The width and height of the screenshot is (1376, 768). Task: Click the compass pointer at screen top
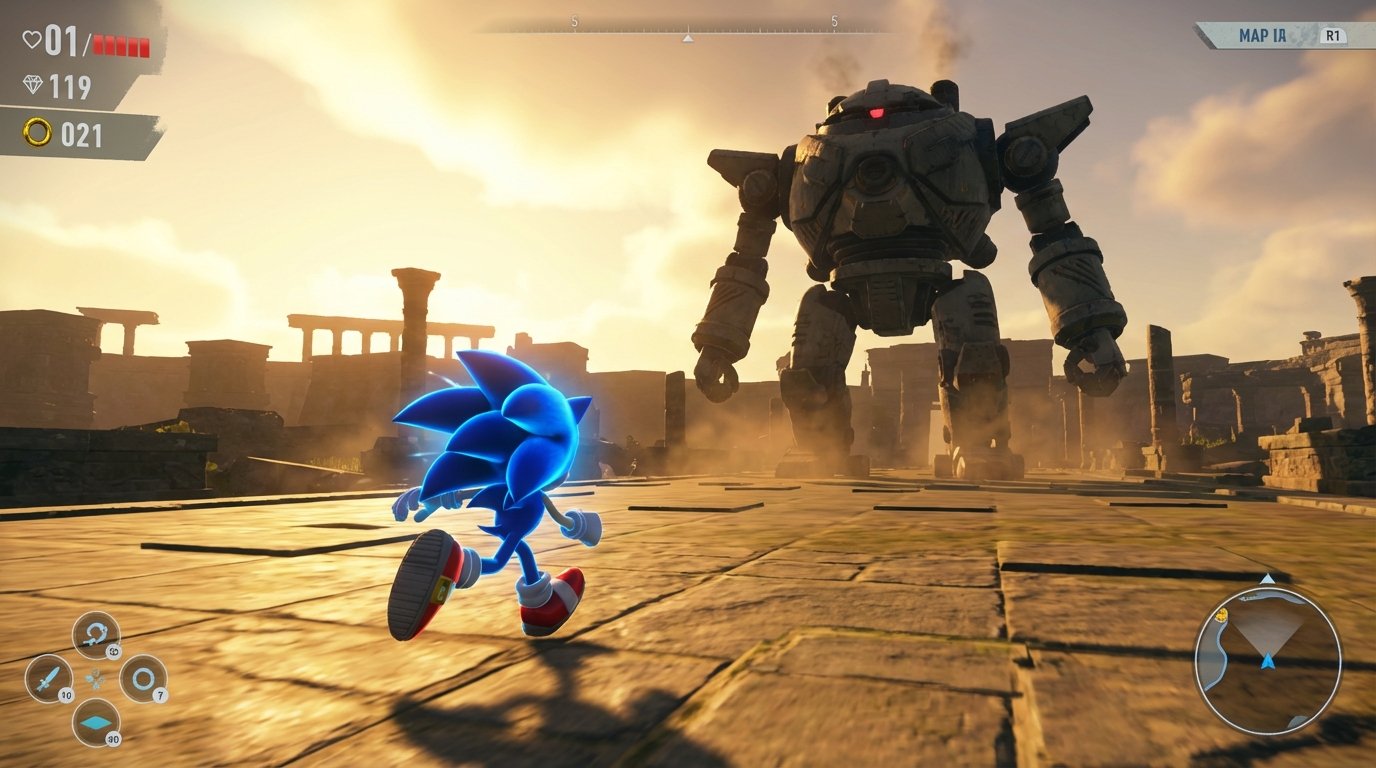click(686, 37)
